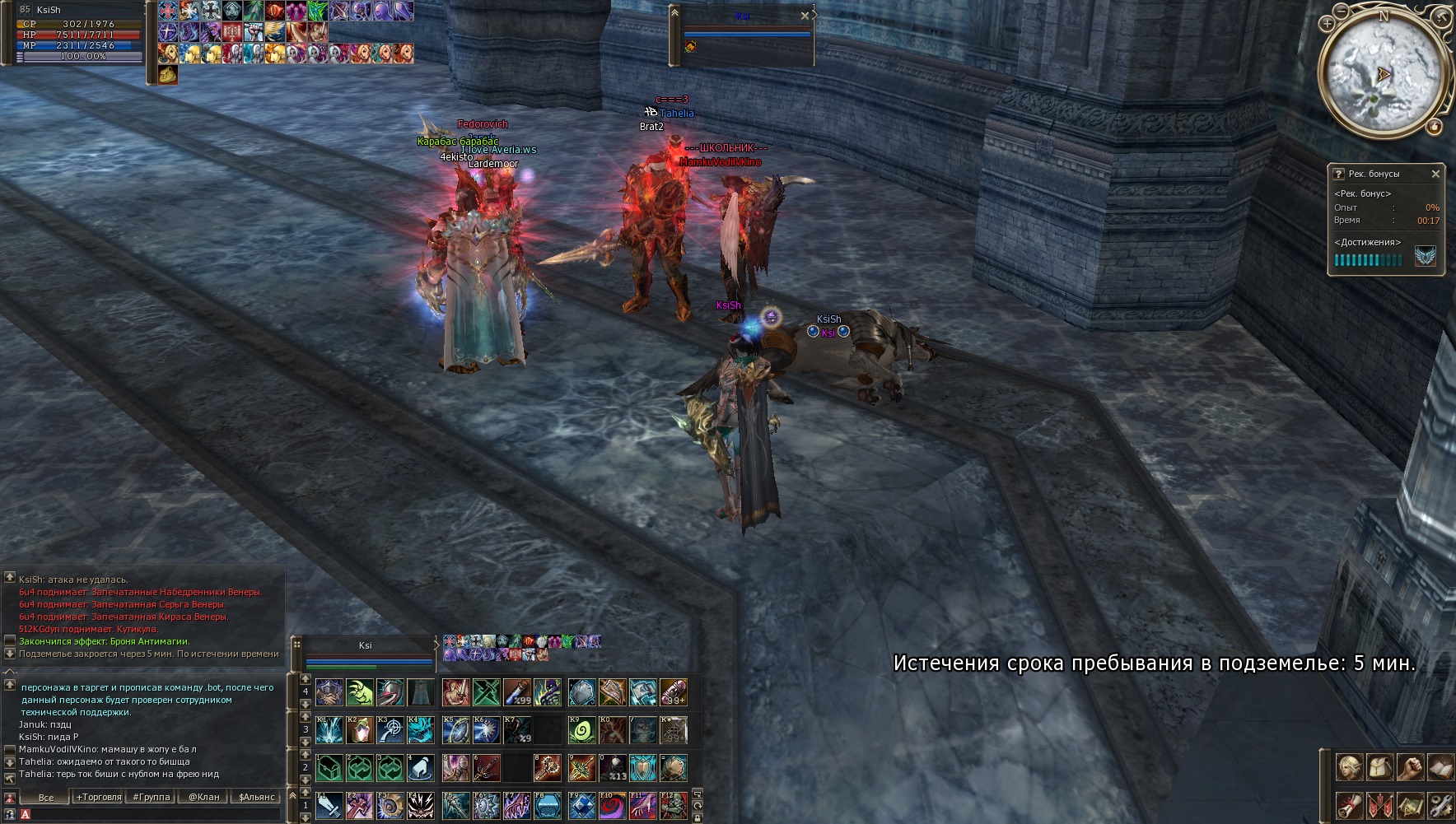The image size is (1456, 824).
Task: Close the Рек. бонусы panel
Action: (1435, 174)
